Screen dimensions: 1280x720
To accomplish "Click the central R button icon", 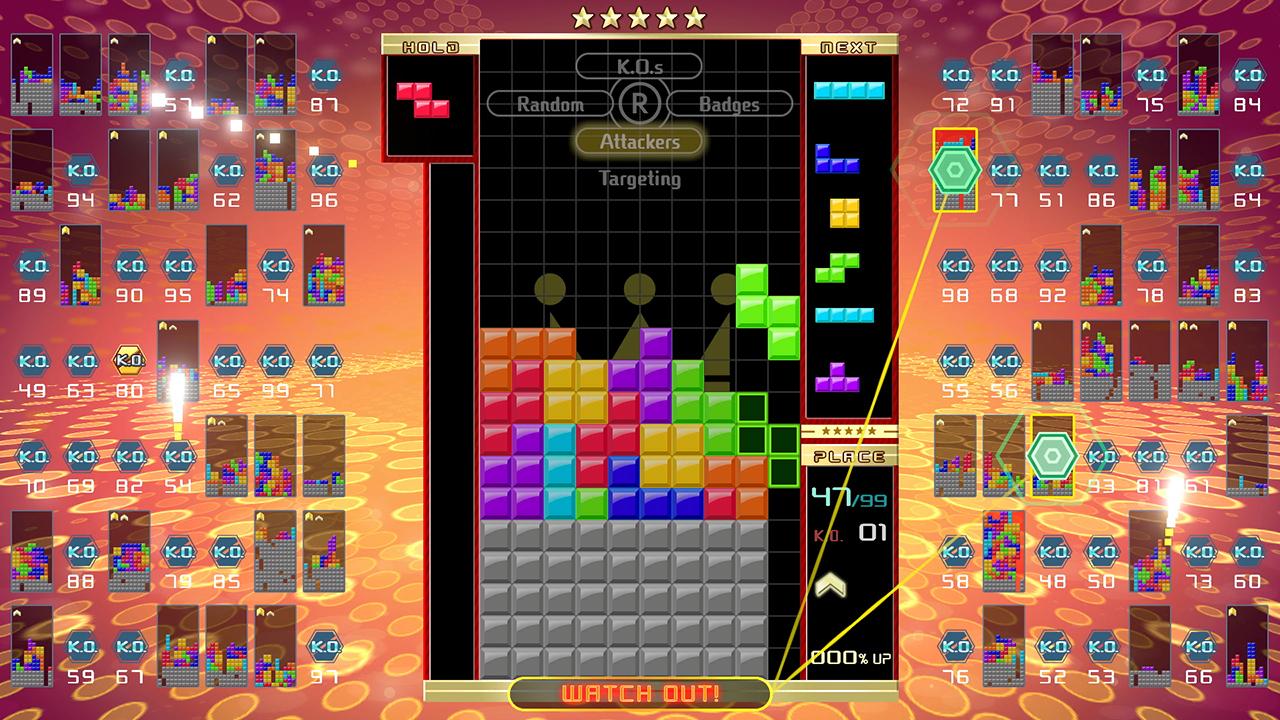I will click(x=639, y=103).
